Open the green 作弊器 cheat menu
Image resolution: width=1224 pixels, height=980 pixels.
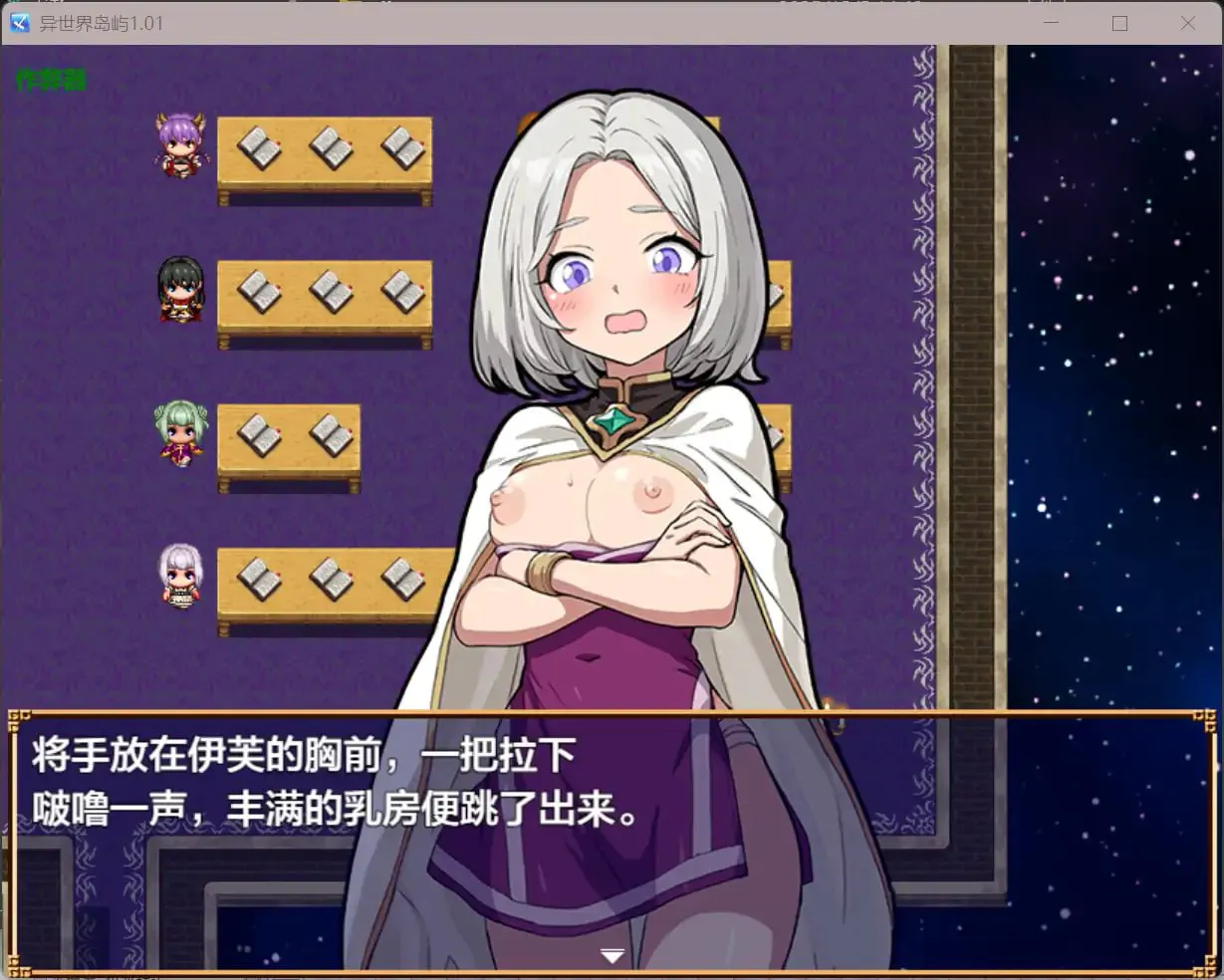pos(52,80)
